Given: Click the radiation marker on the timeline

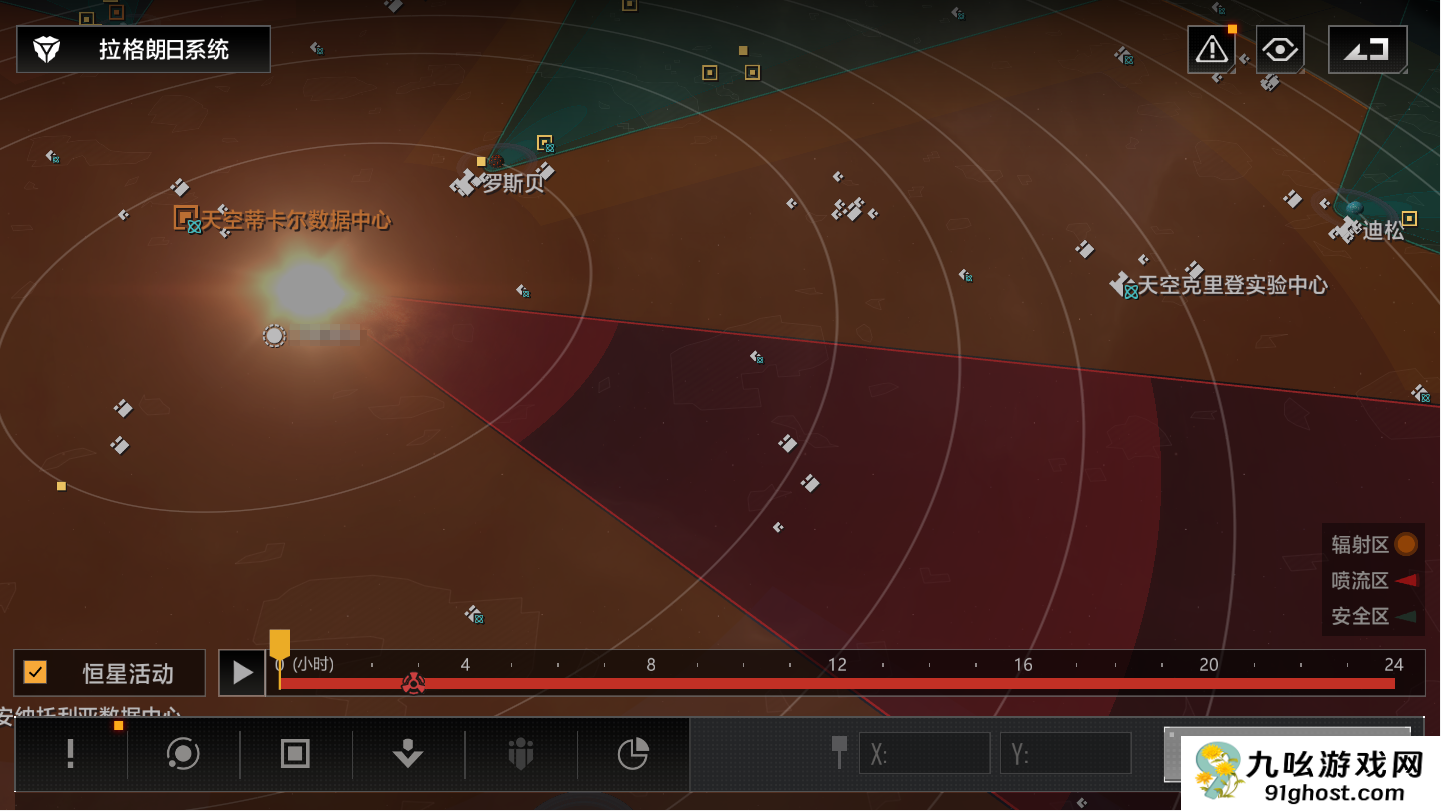Looking at the screenshot, I should [x=413, y=684].
